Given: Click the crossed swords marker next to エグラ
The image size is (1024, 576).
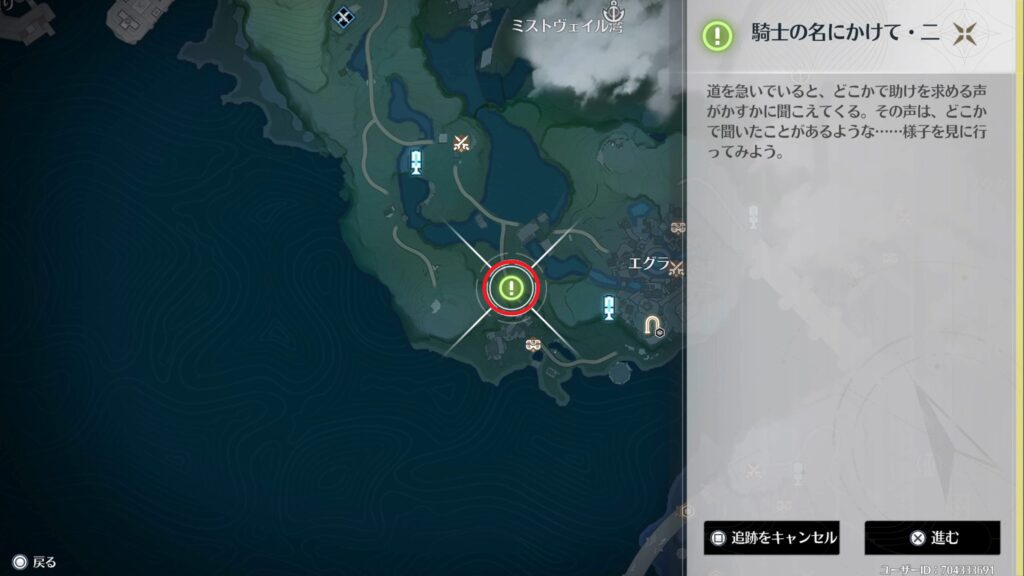Looking at the screenshot, I should 676,268.
